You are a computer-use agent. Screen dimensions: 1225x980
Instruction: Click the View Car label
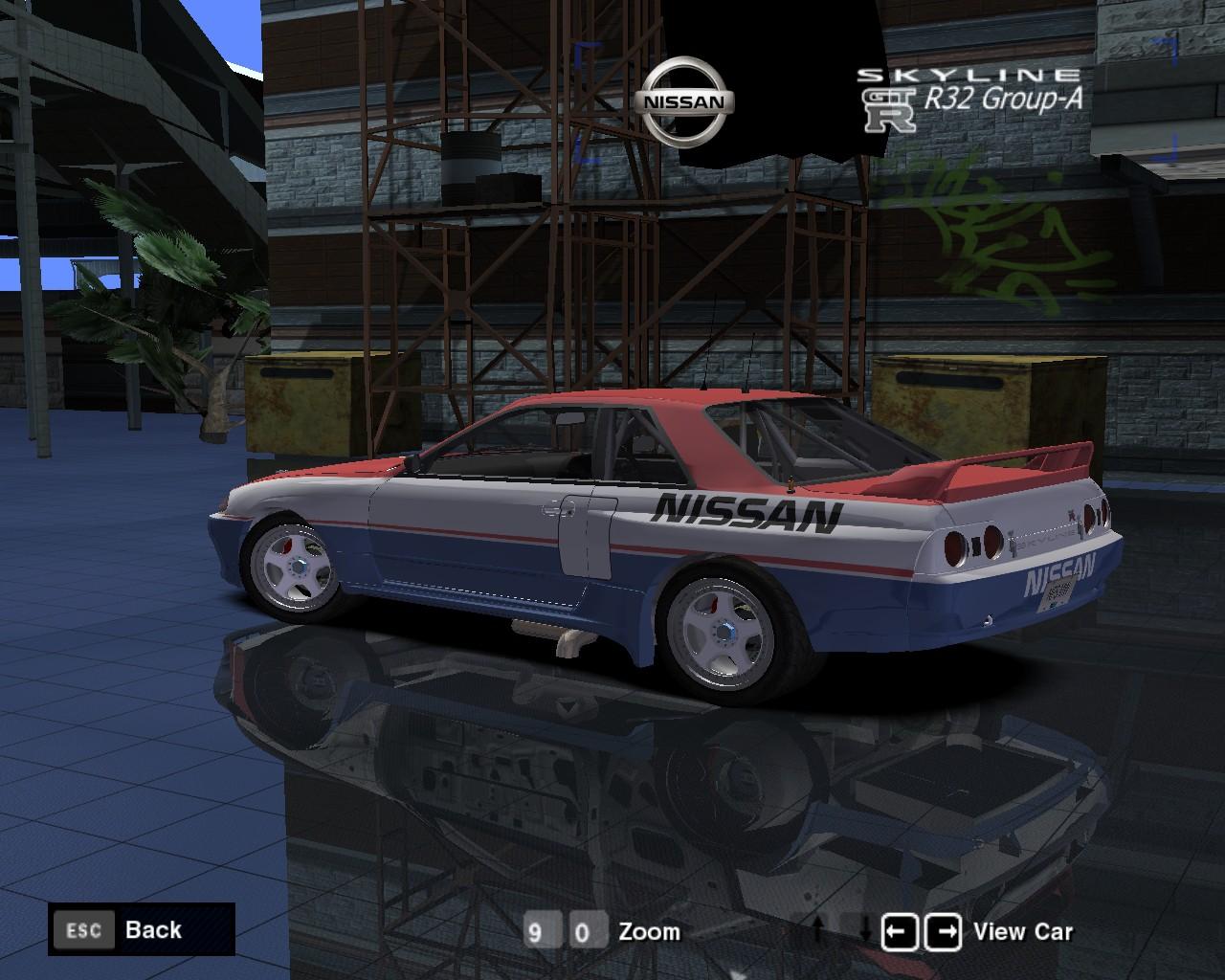pyautogui.click(x=1022, y=930)
